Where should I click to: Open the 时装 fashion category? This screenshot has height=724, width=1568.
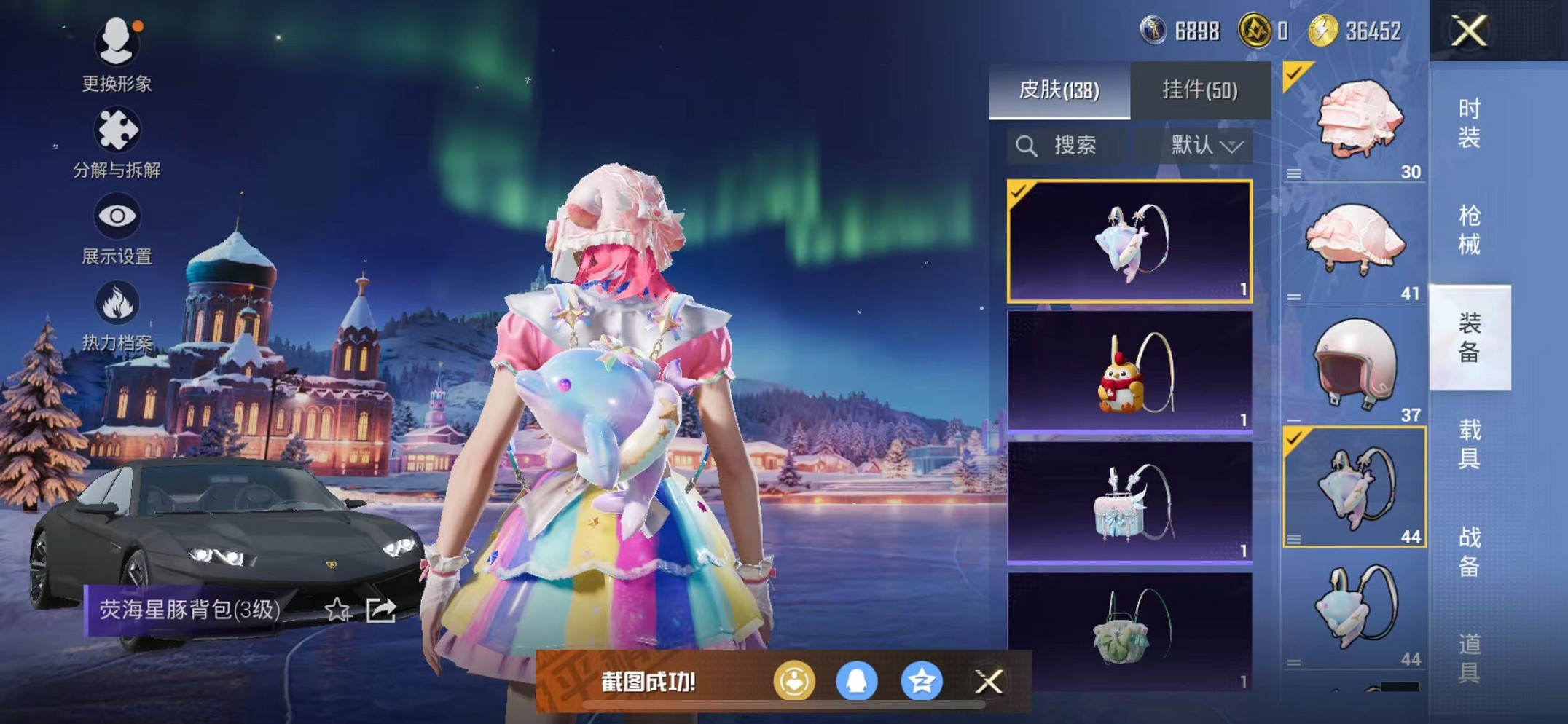point(1469,123)
